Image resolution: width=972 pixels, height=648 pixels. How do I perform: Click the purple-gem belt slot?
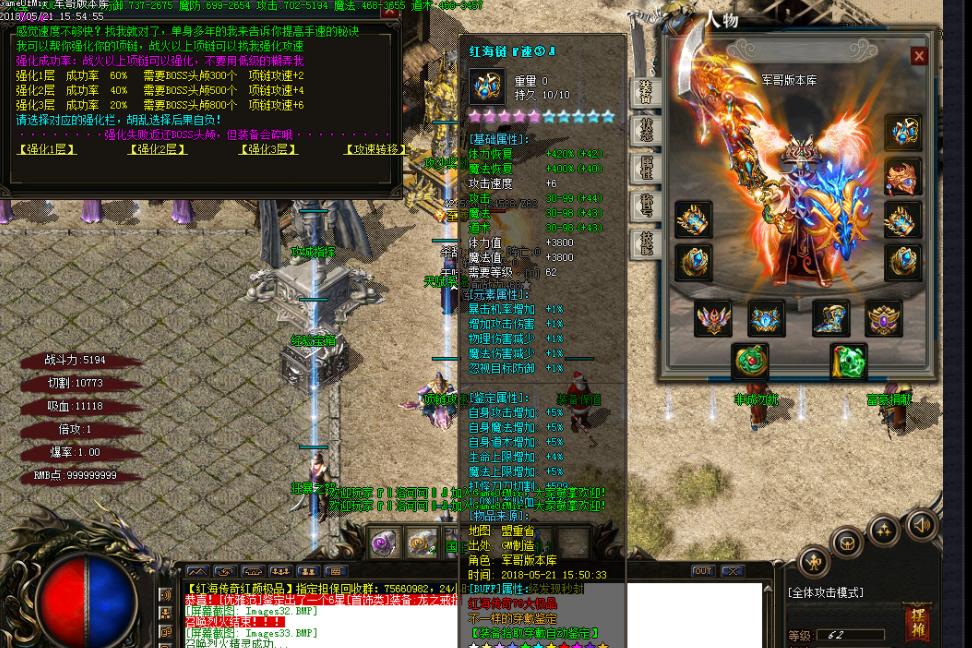pos(883,318)
